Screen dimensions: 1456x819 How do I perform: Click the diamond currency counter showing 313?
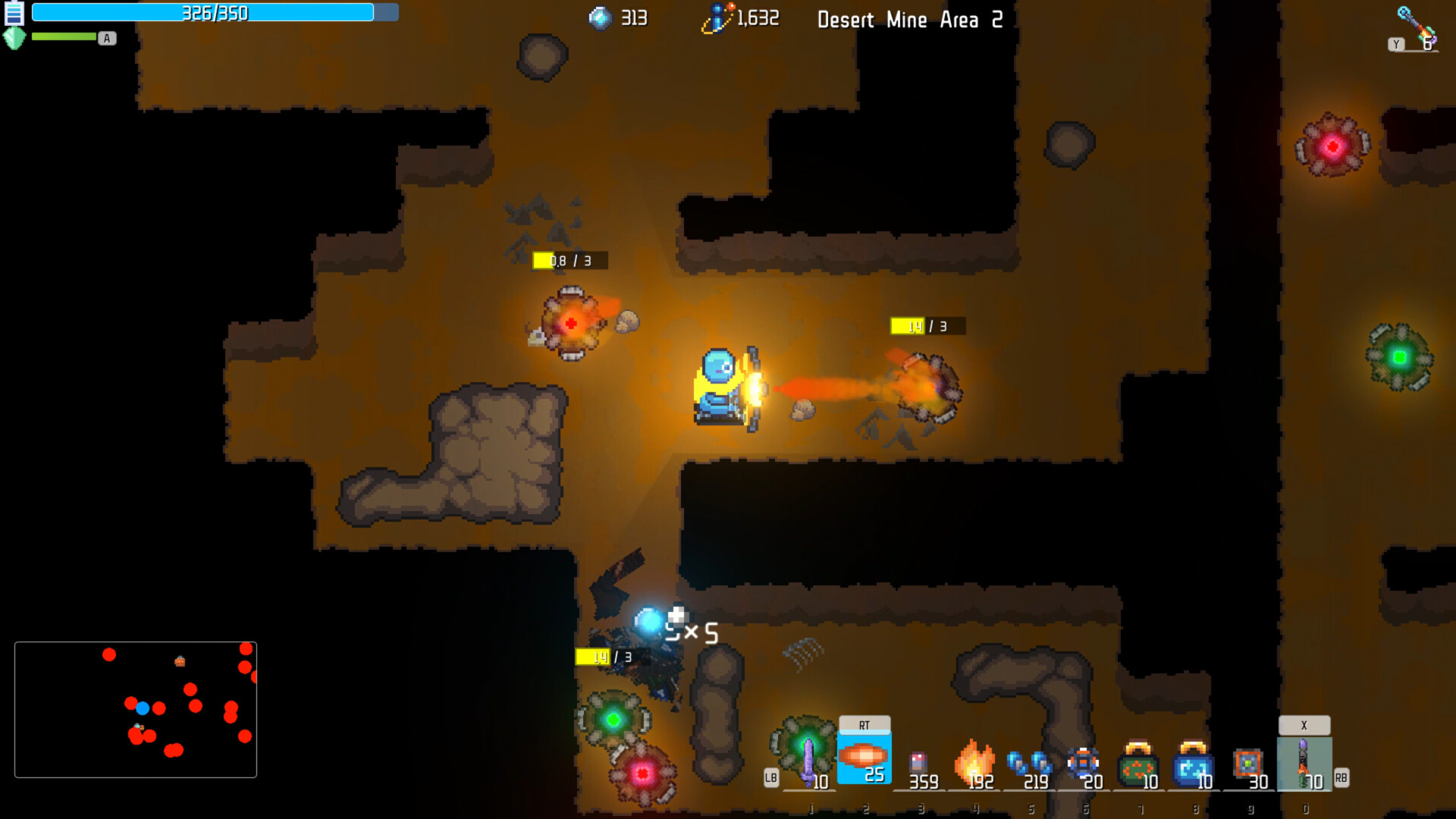point(618,18)
